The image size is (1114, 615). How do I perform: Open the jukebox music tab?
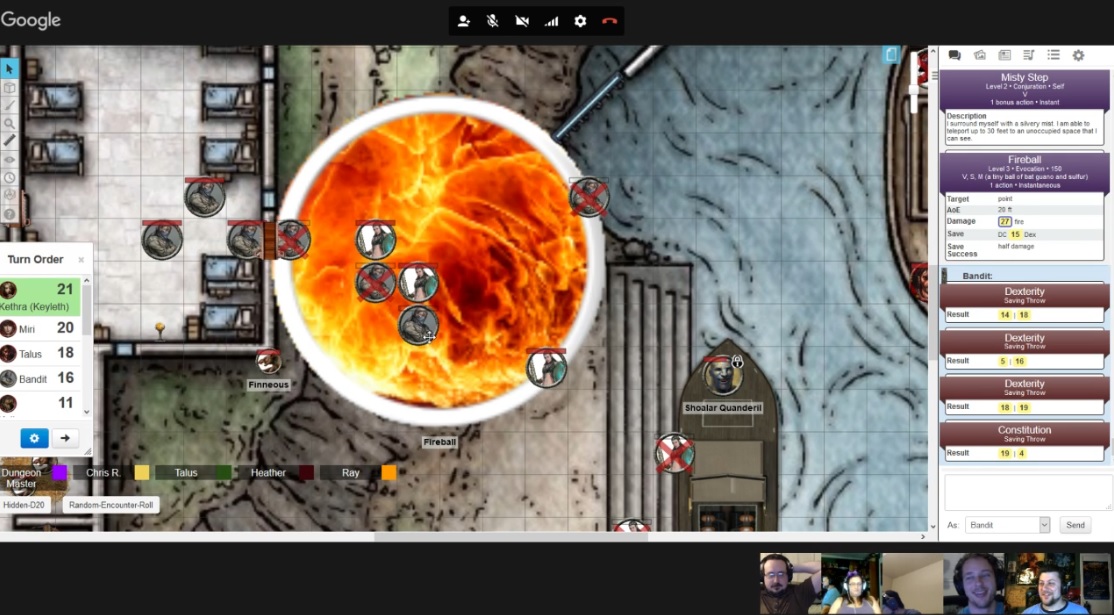pyautogui.click(x=1028, y=56)
